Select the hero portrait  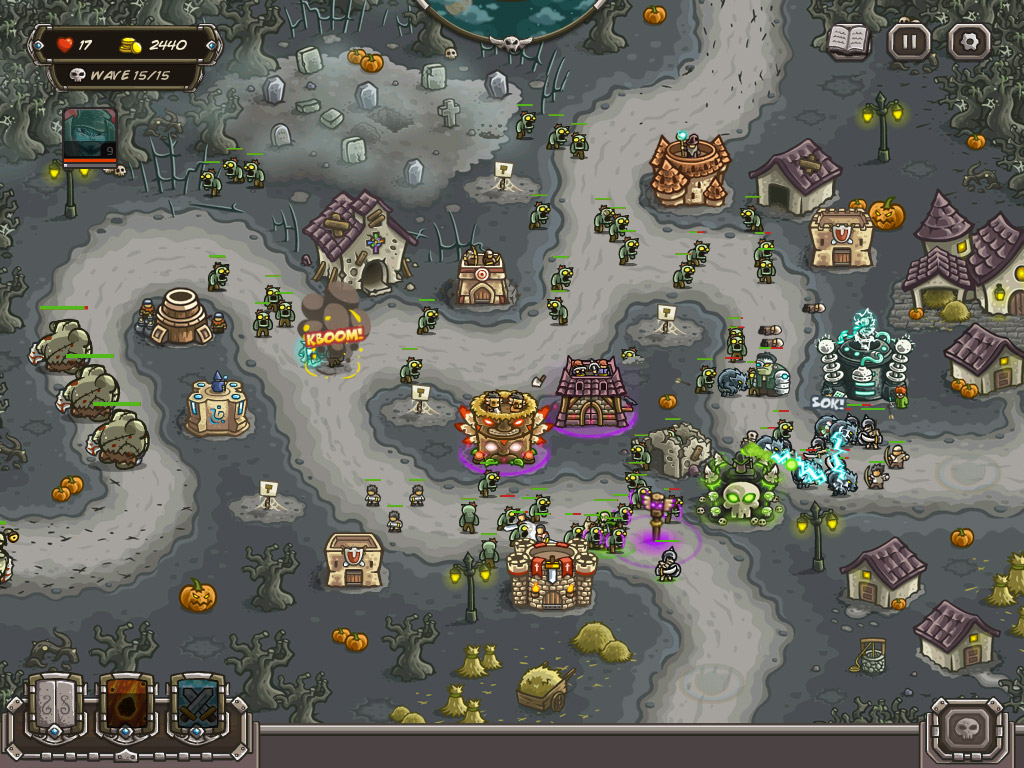(90, 135)
